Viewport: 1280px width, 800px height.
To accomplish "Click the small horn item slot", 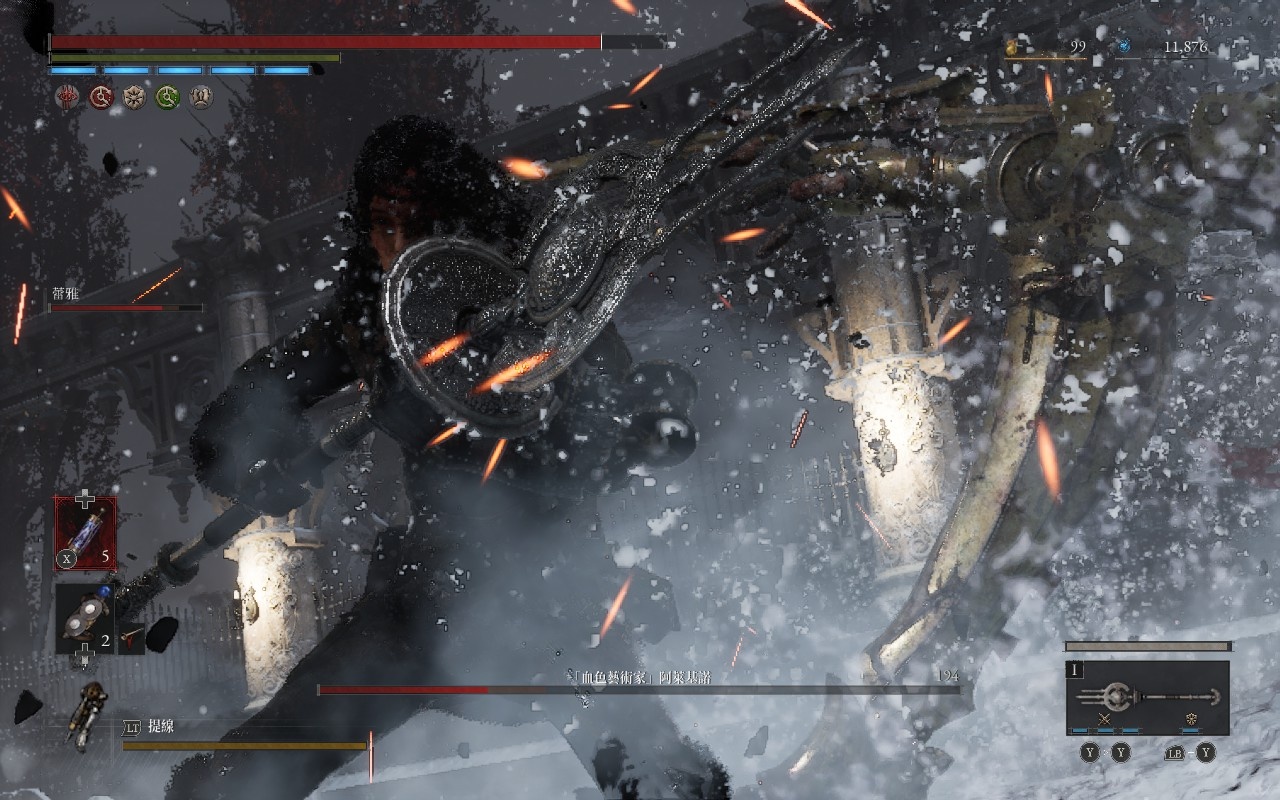I will pyautogui.click(x=131, y=635).
